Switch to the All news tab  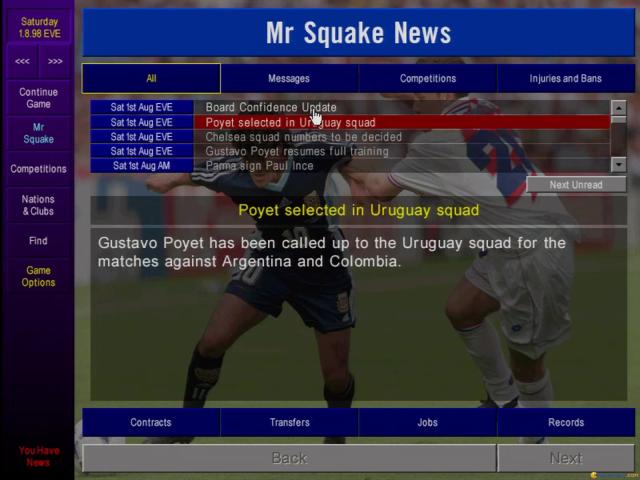151,78
